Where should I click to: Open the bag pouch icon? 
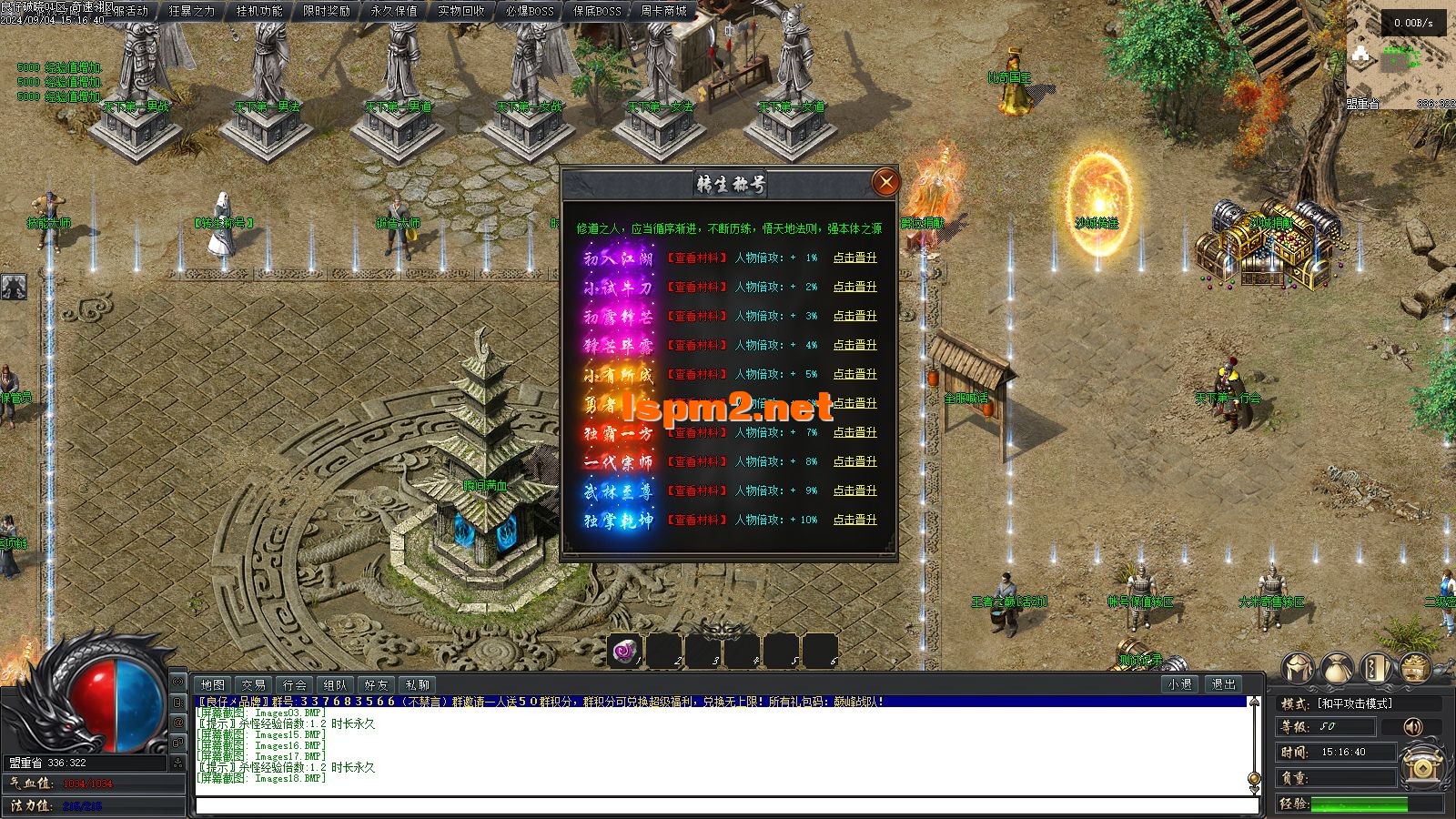1337,669
